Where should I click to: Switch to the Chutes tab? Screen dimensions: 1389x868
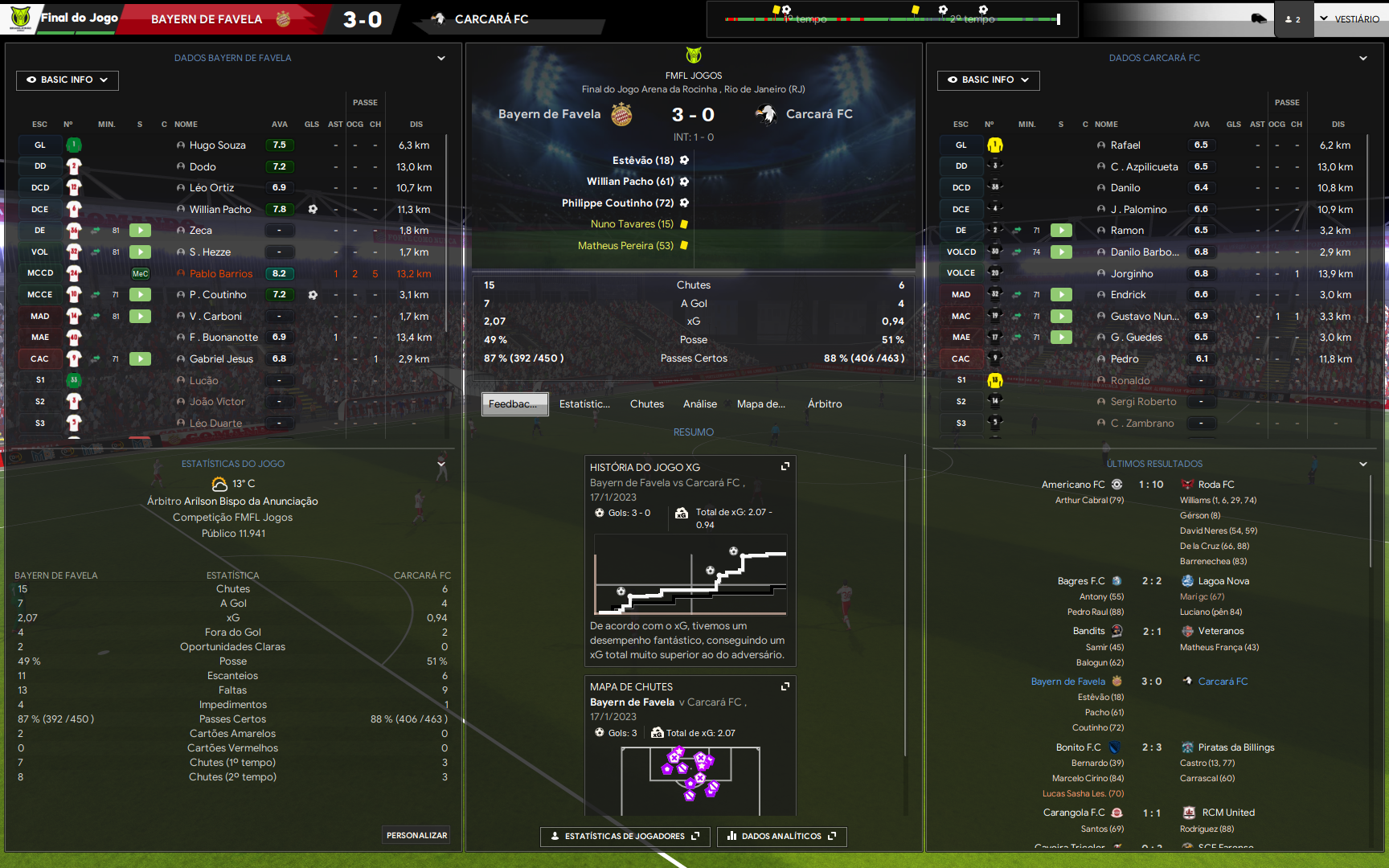coord(647,404)
